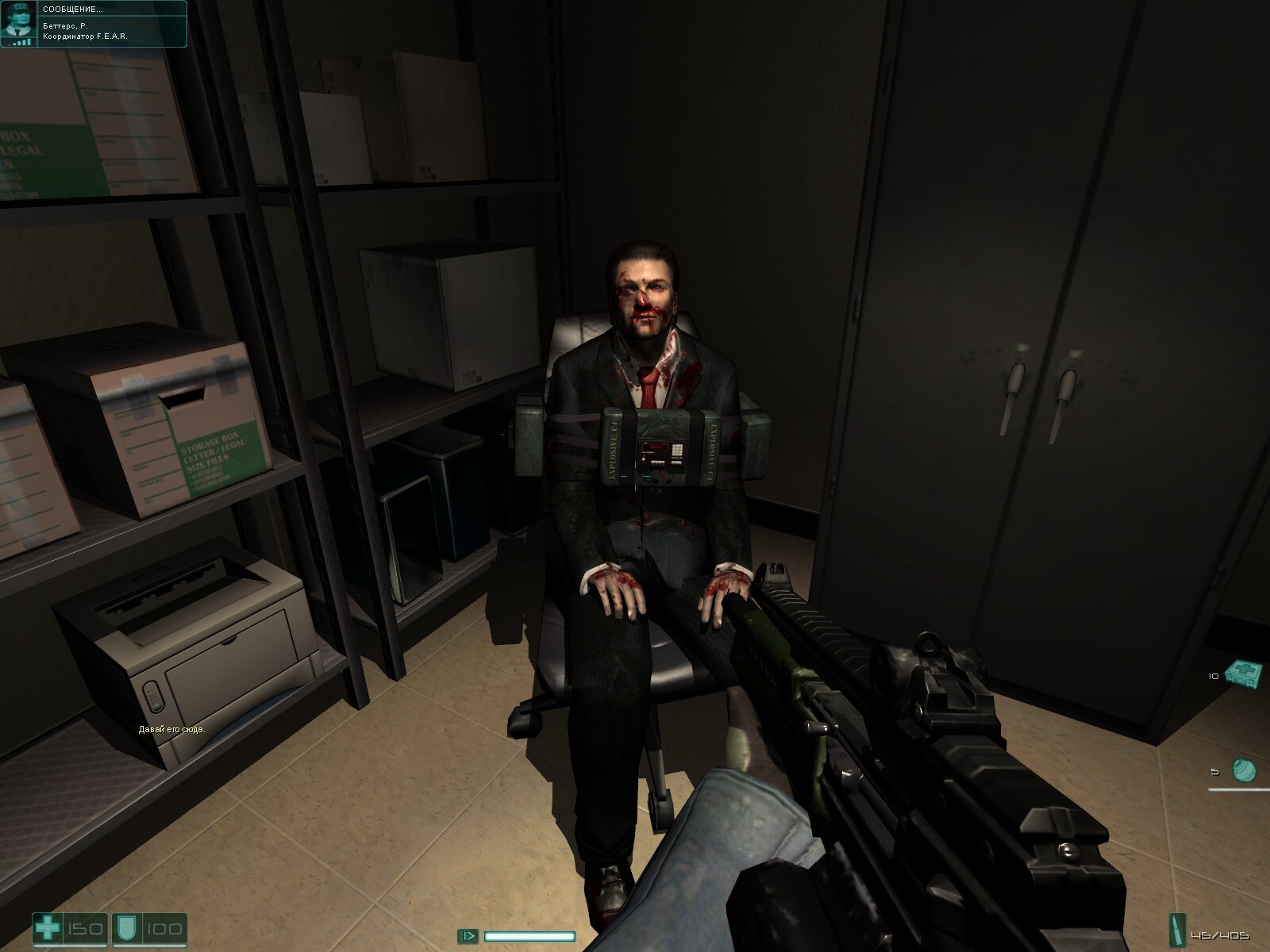
Task: Click the red LED readout on the explosive
Action: [656, 447]
